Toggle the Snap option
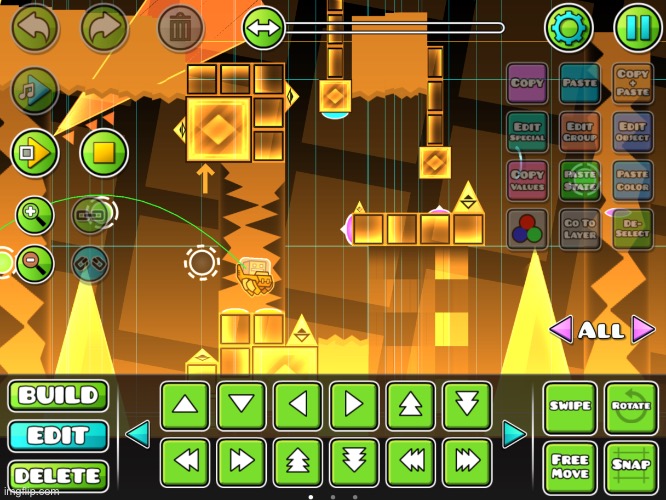The image size is (666, 500). tap(631, 466)
